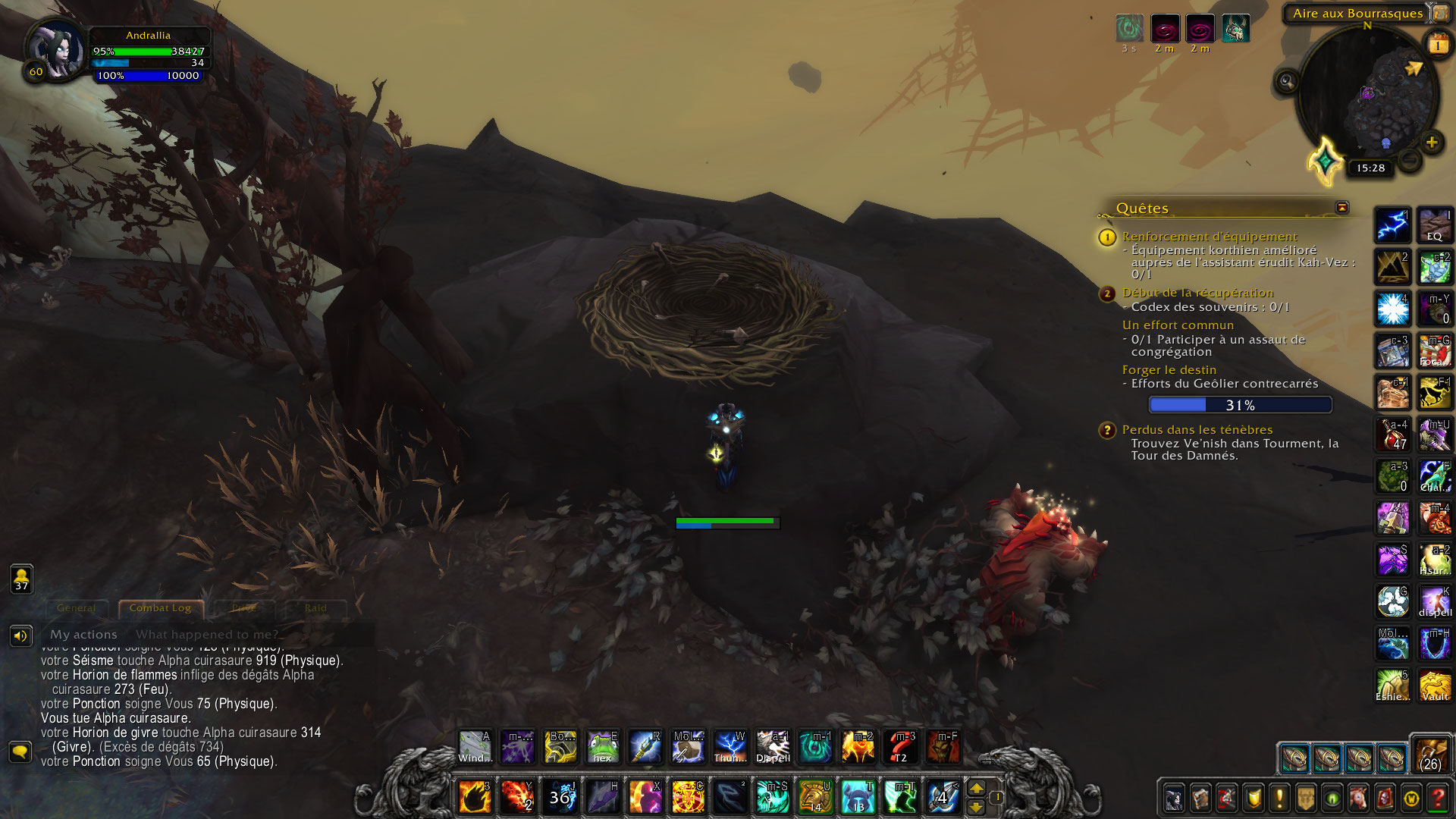Open the calendar button beside the minimap
1456x819 pixels.
[x=1438, y=45]
